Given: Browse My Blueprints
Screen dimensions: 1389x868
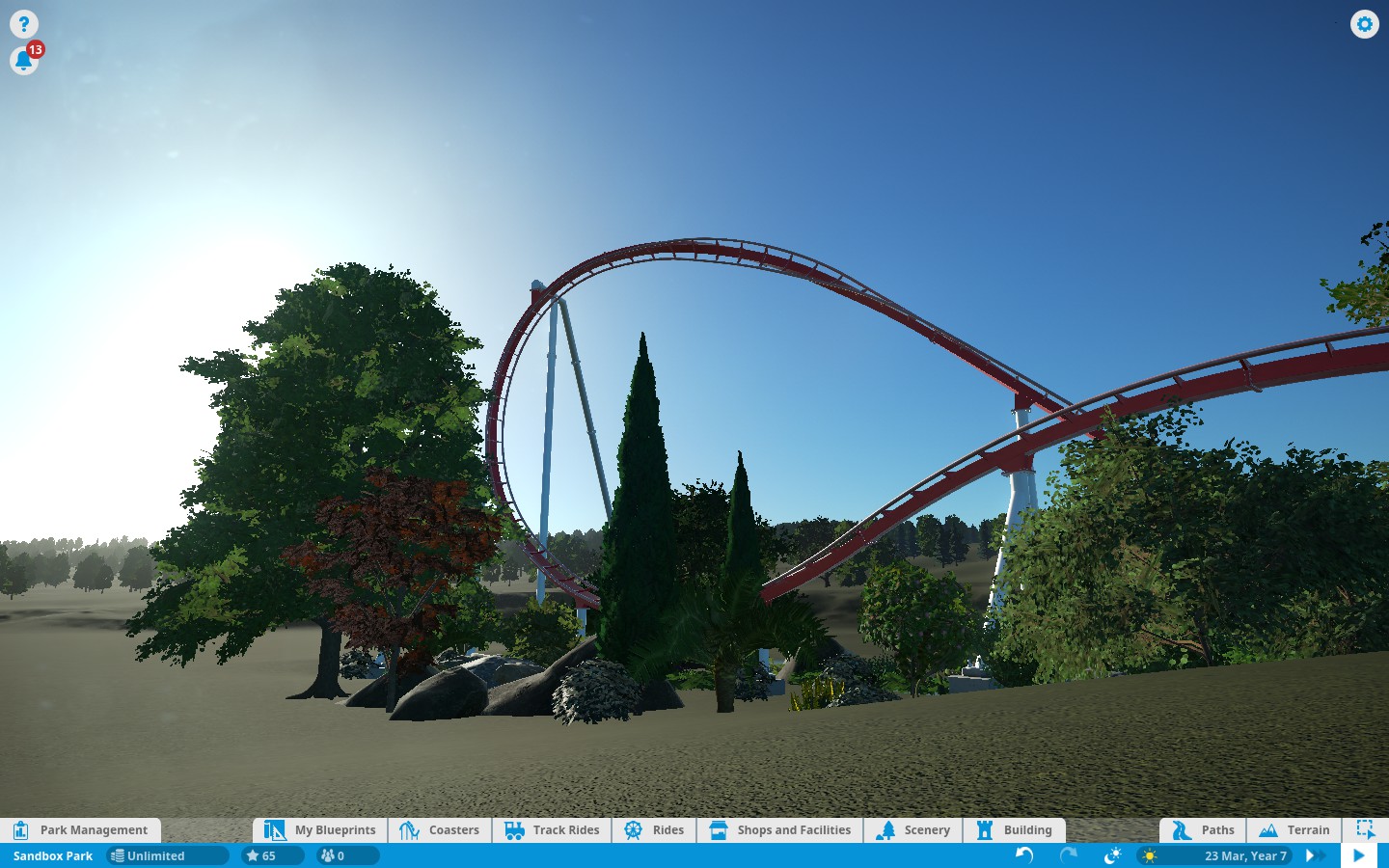Looking at the screenshot, I should pos(320,830).
